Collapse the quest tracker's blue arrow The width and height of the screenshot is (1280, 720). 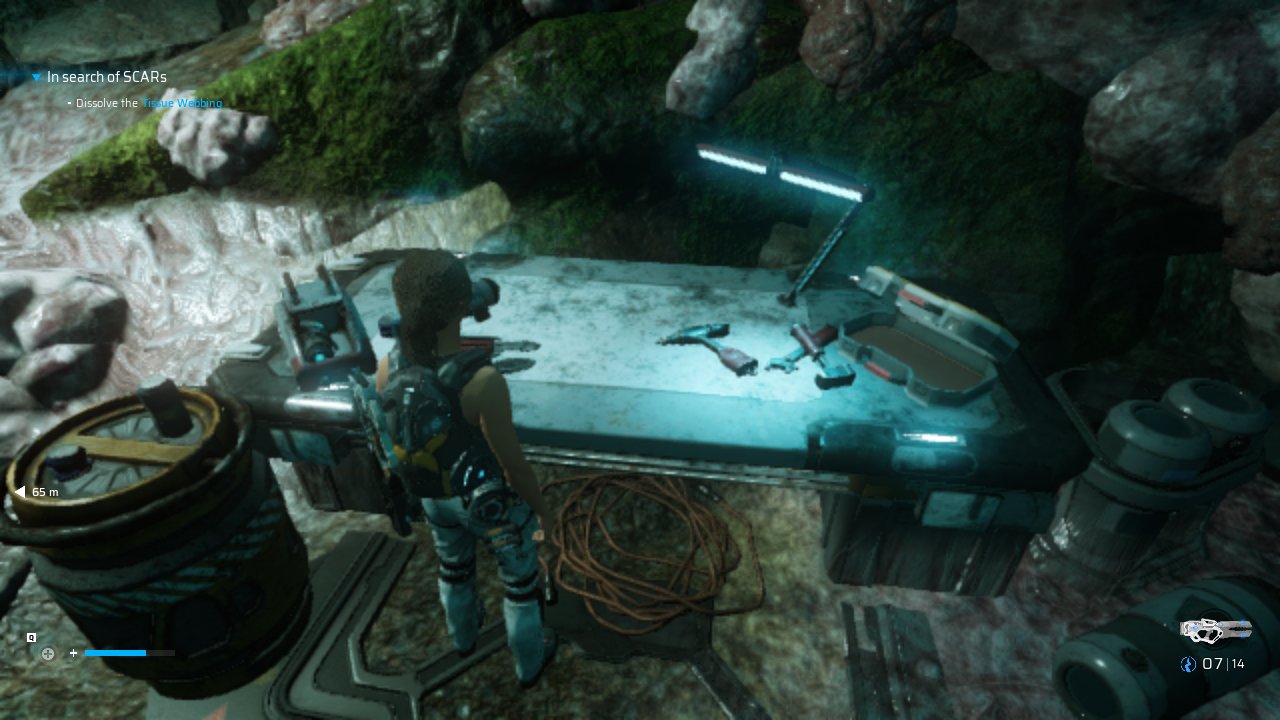(x=36, y=77)
